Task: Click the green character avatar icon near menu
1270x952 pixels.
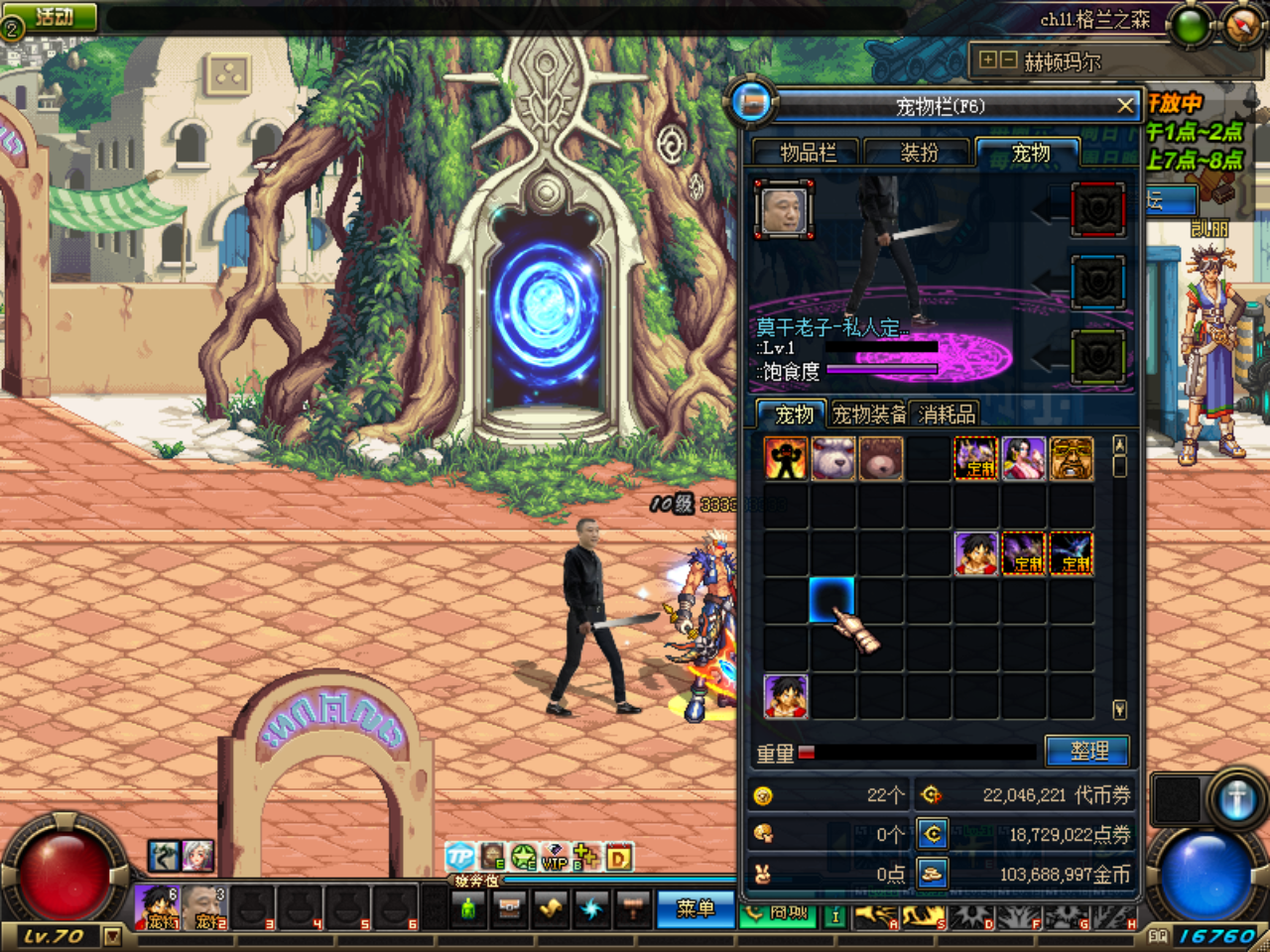Action: coord(468,907)
